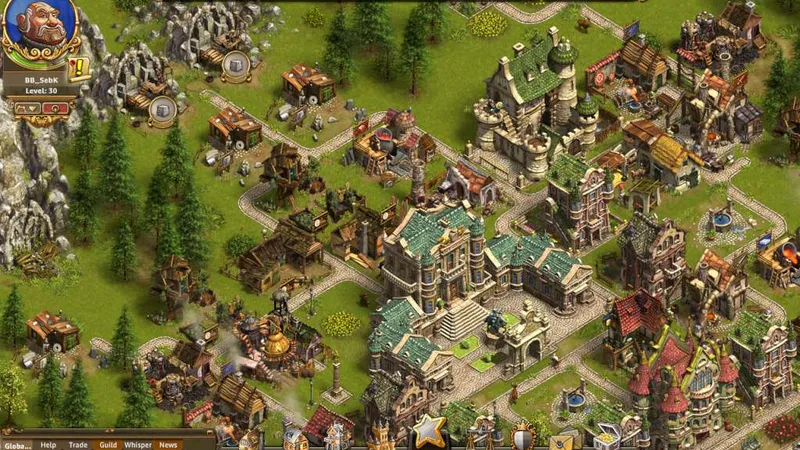This screenshot has width=800, height=450.
Task: Open the Global chat tab
Action: tap(16, 444)
